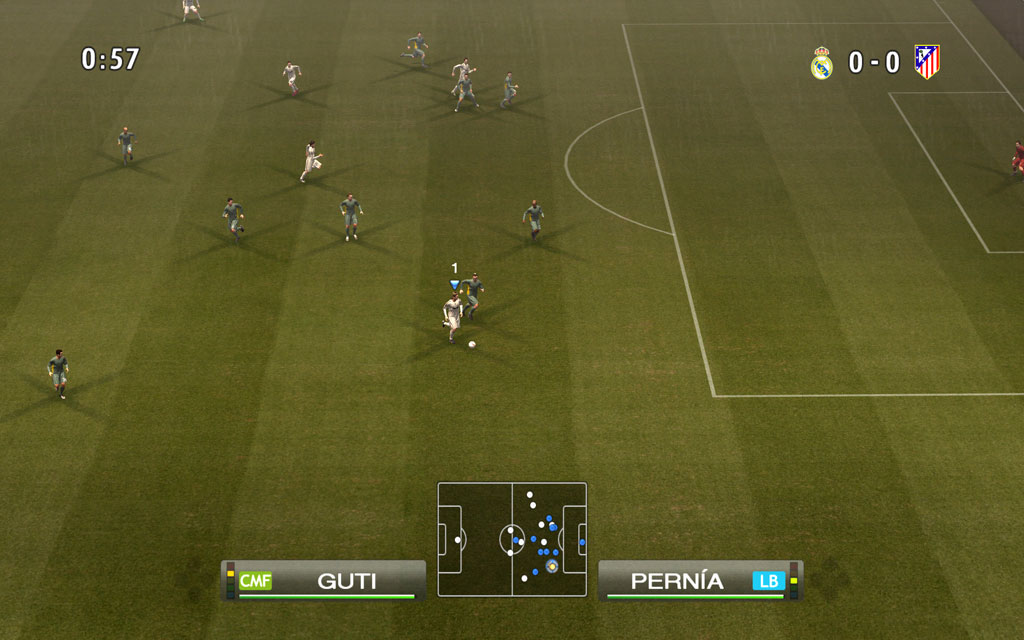Click the blue LB position badge
The height and width of the screenshot is (640, 1024).
point(769,581)
